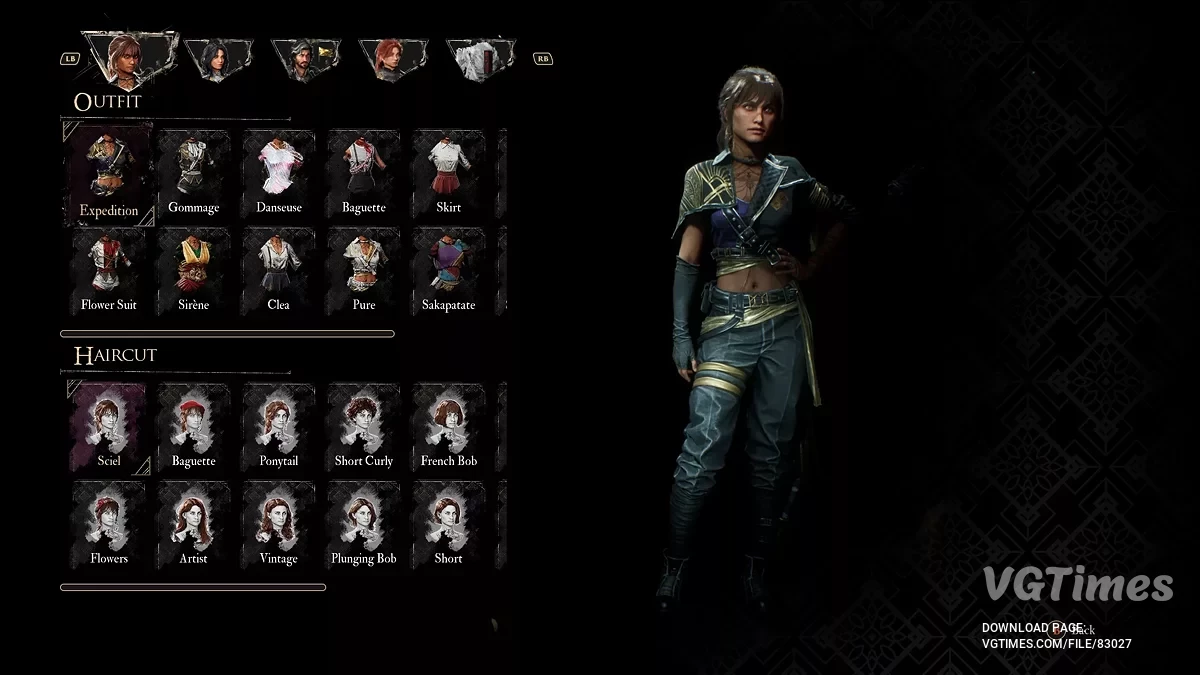Image resolution: width=1200 pixels, height=675 pixels.
Task: Select the Flowers haircut
Action: 109,523
